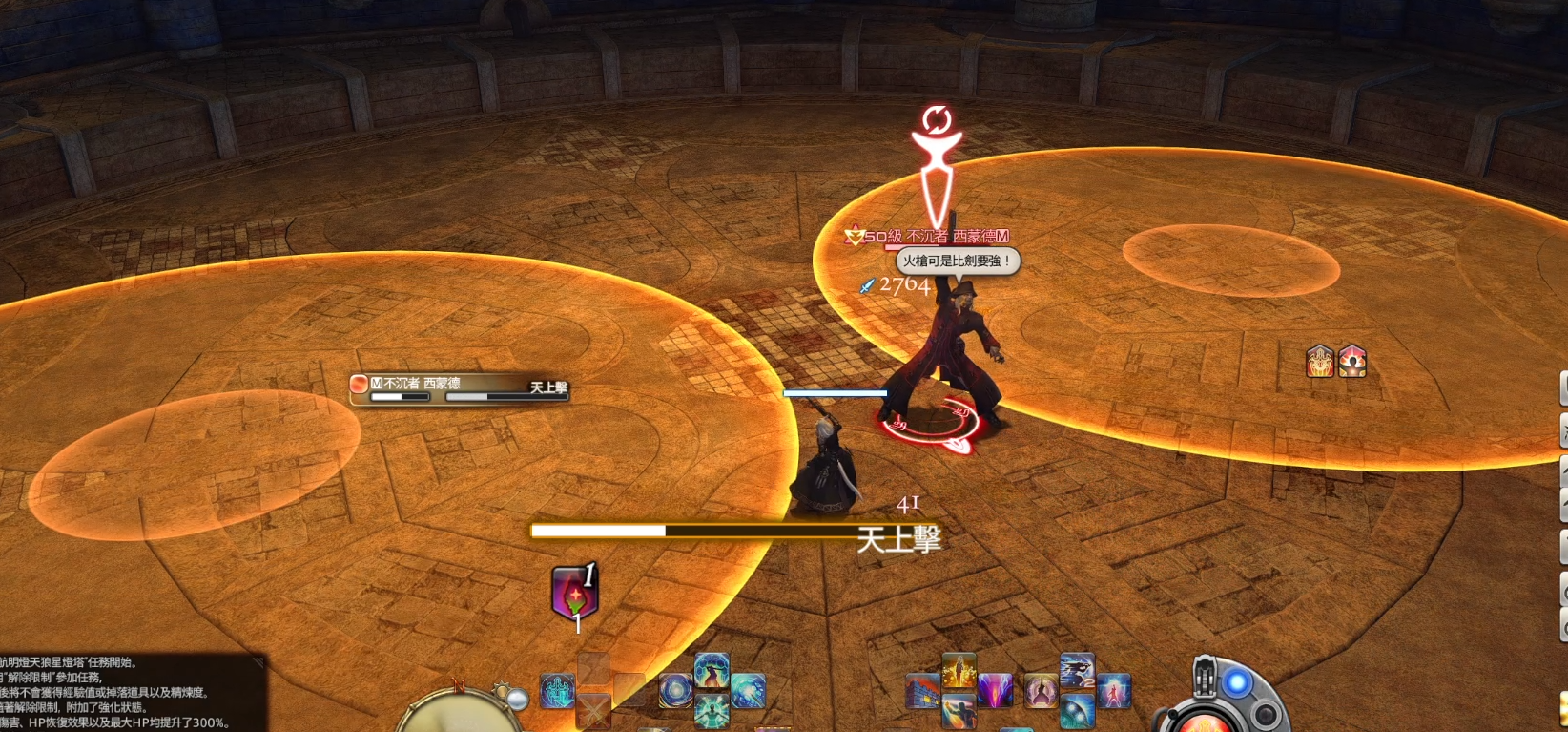
Task: Select the red glowing silhouette buff icon
Action: click(x=1352, y=361)
